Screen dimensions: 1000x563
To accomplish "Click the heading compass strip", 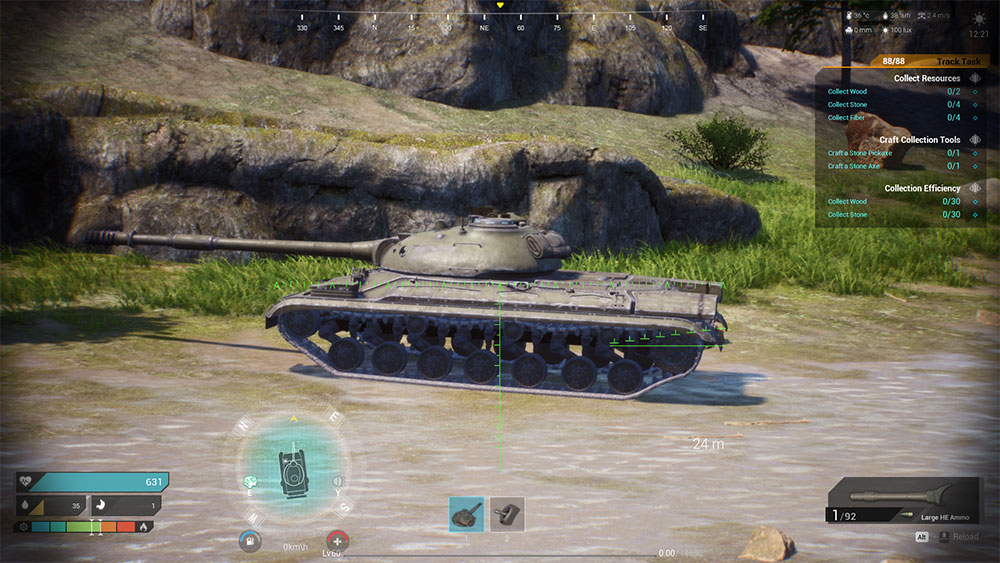I will [x=500, y=20].
